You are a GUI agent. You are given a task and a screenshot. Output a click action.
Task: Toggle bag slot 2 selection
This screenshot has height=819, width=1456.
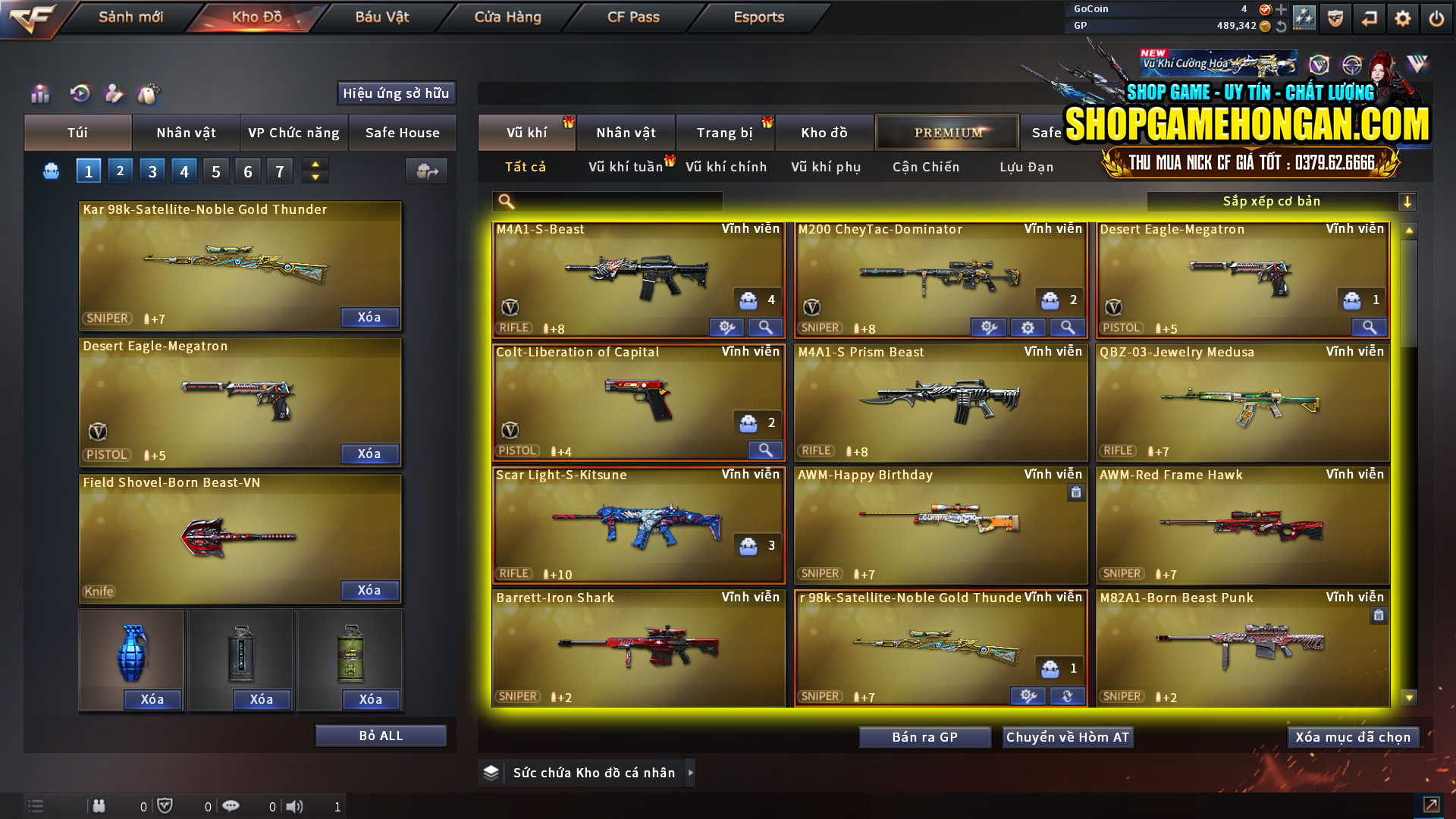tap(120, 171)
